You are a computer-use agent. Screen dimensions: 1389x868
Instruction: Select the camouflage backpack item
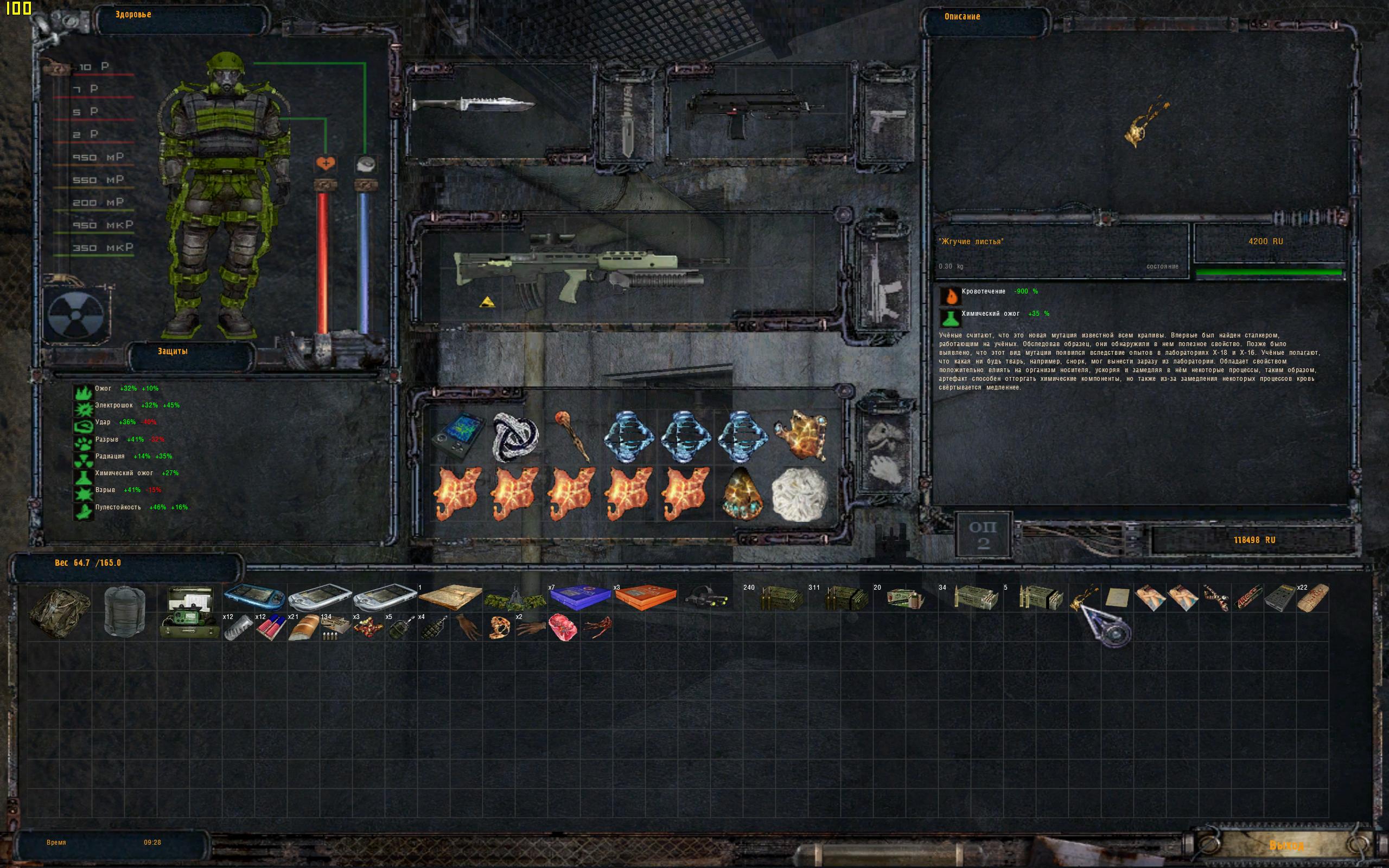(x=59, y=611)
